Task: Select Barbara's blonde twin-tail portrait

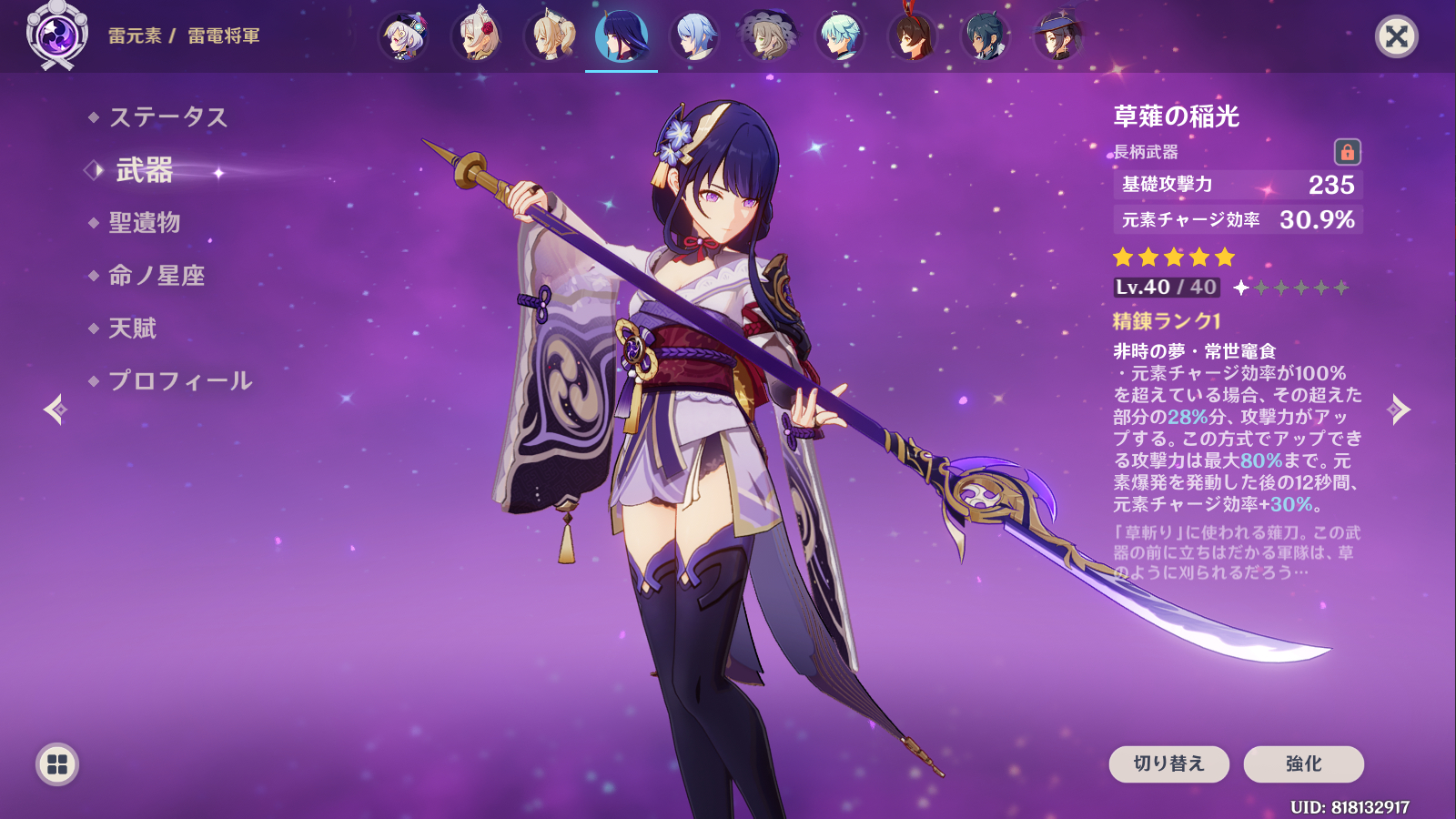Action: click(550, 36)
